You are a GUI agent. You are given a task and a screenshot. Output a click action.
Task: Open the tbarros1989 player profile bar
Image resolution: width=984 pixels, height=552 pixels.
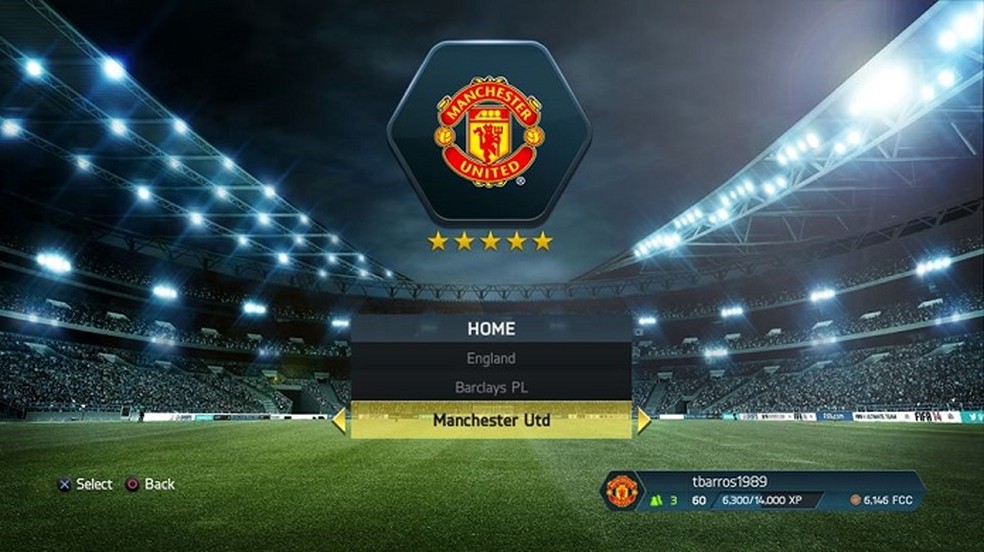point(760,491)
